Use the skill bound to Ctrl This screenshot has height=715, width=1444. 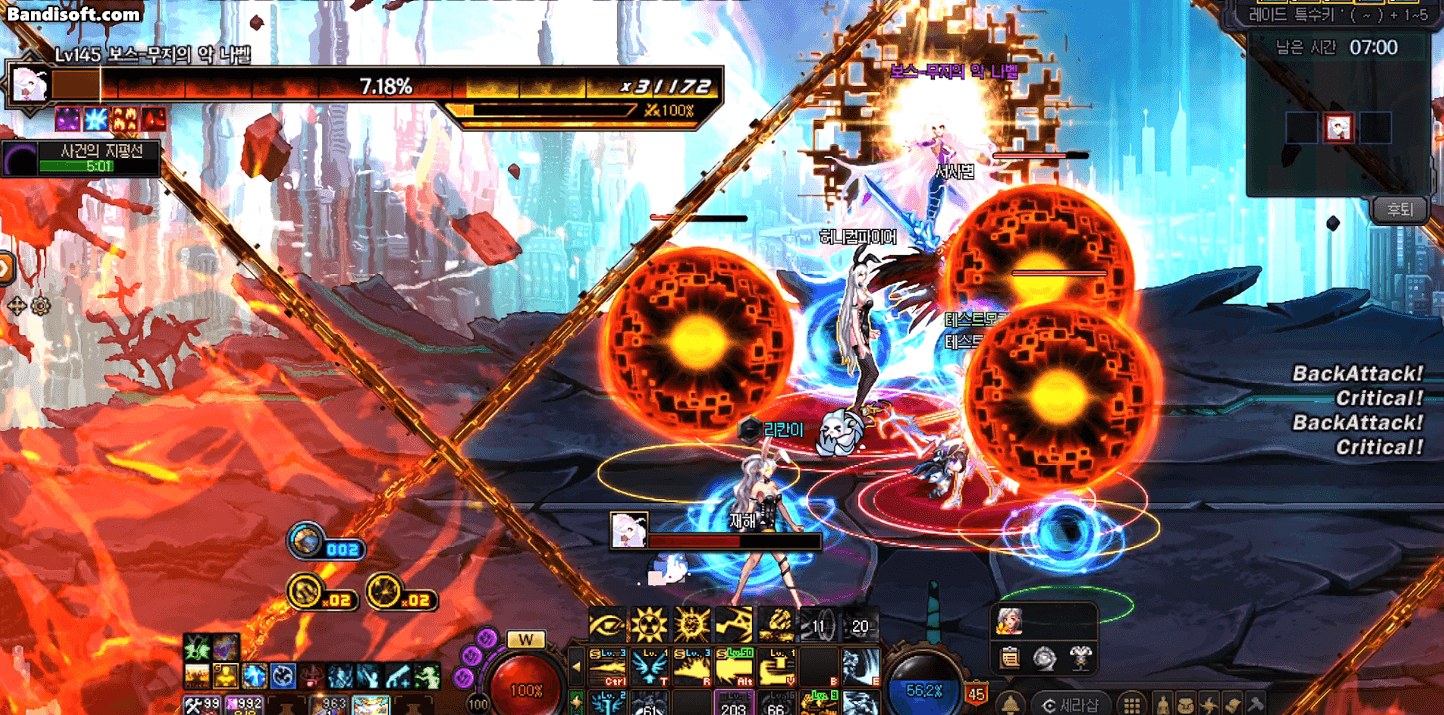(x=606, y=666)
